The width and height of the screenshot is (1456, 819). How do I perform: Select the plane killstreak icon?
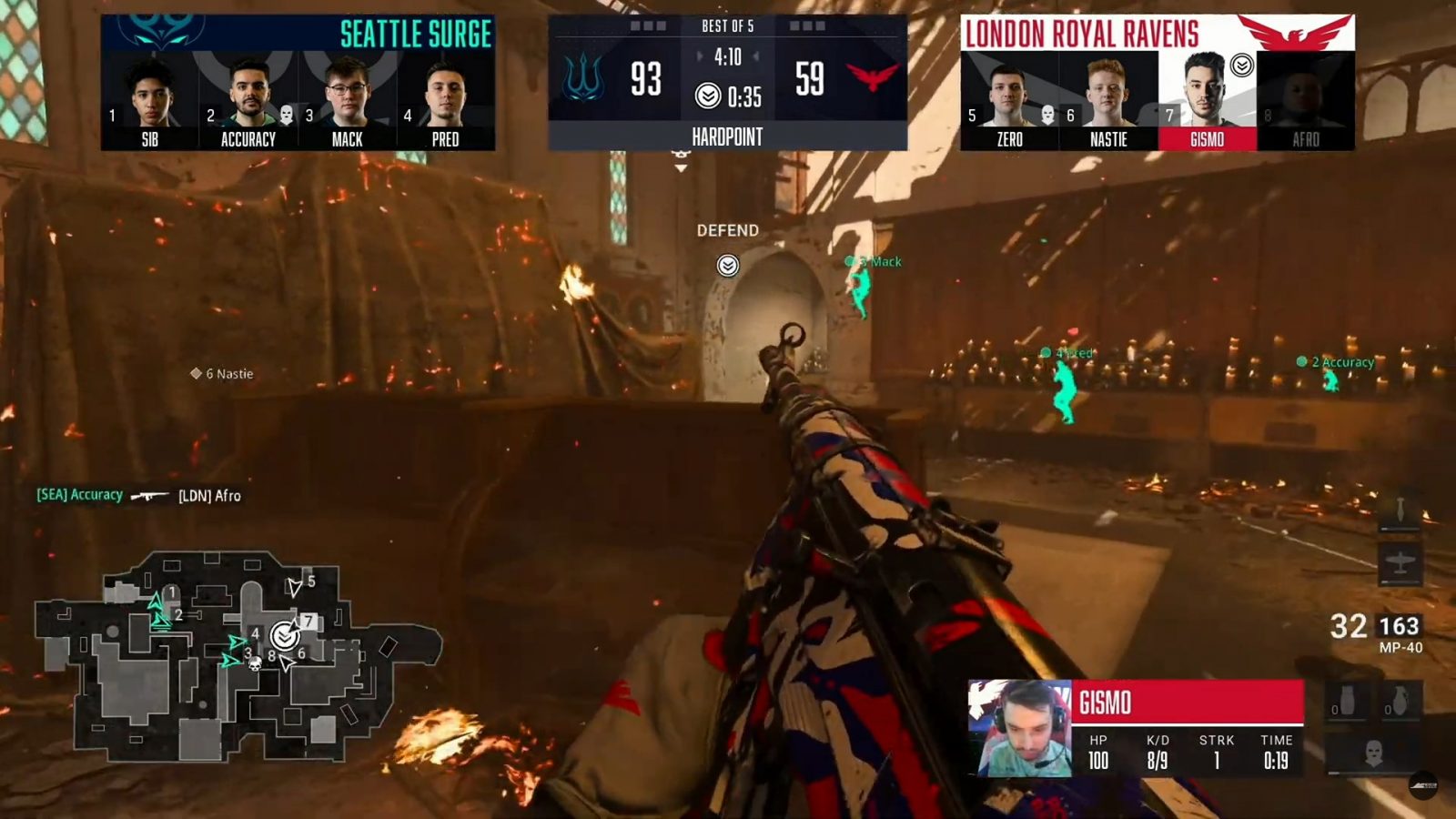point(1400,564)
